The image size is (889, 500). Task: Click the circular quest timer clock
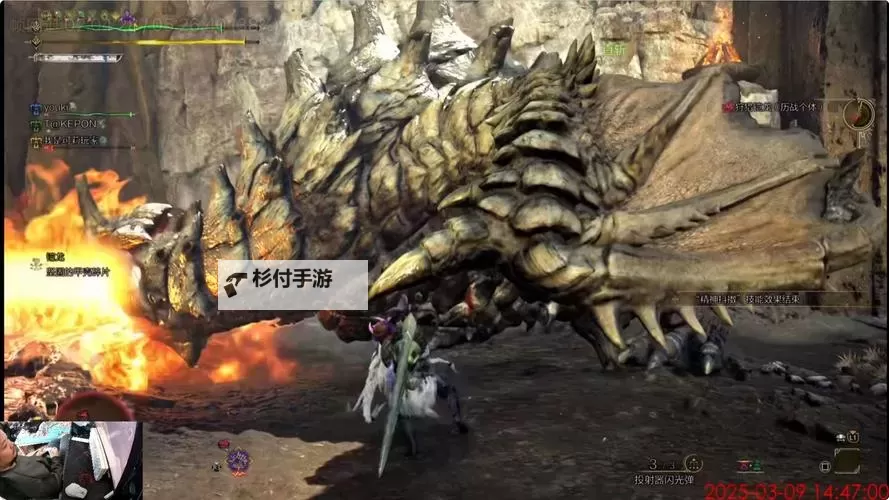point(858,113)
